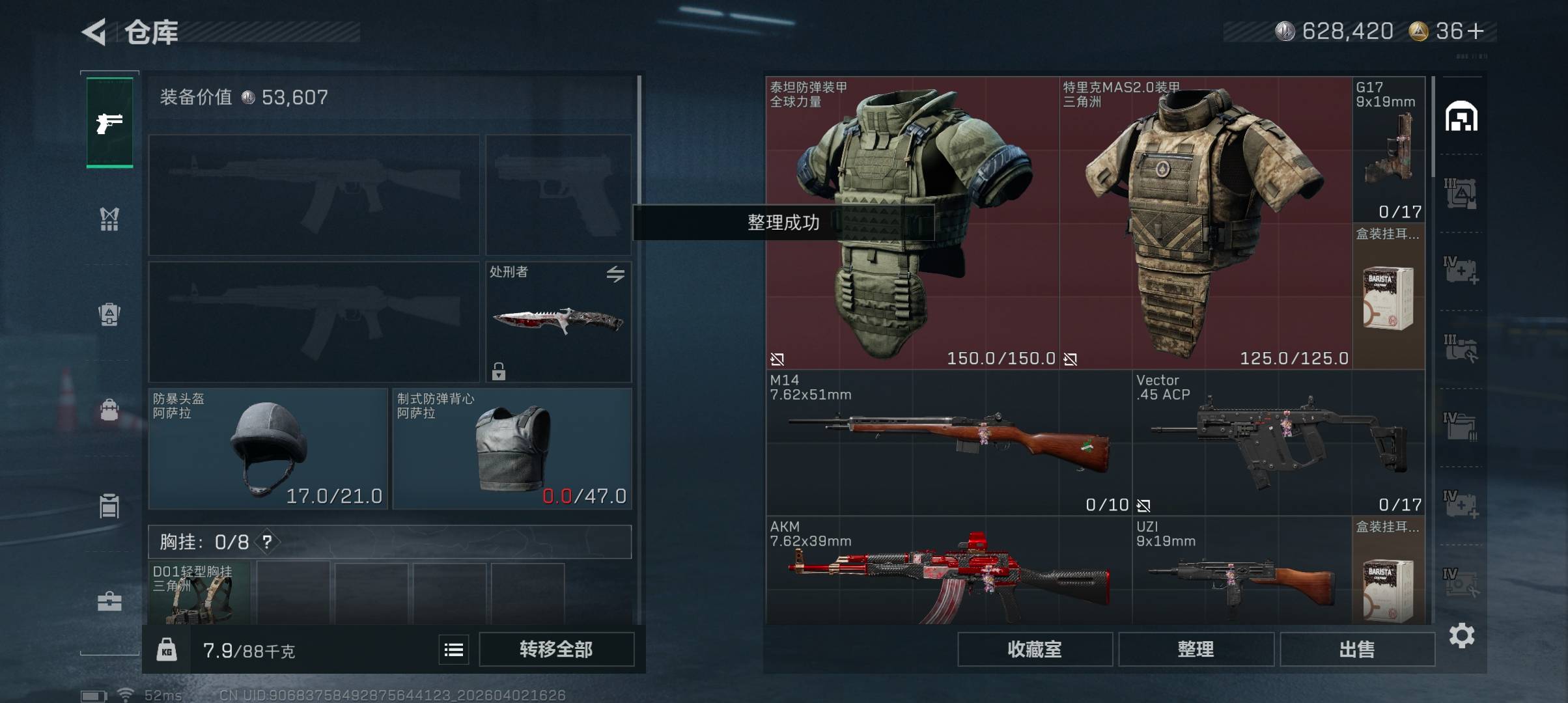This screenshot has height=703, width=1568.
Task: Pick the UZI 9x19mm
Action: (1241, 573)
